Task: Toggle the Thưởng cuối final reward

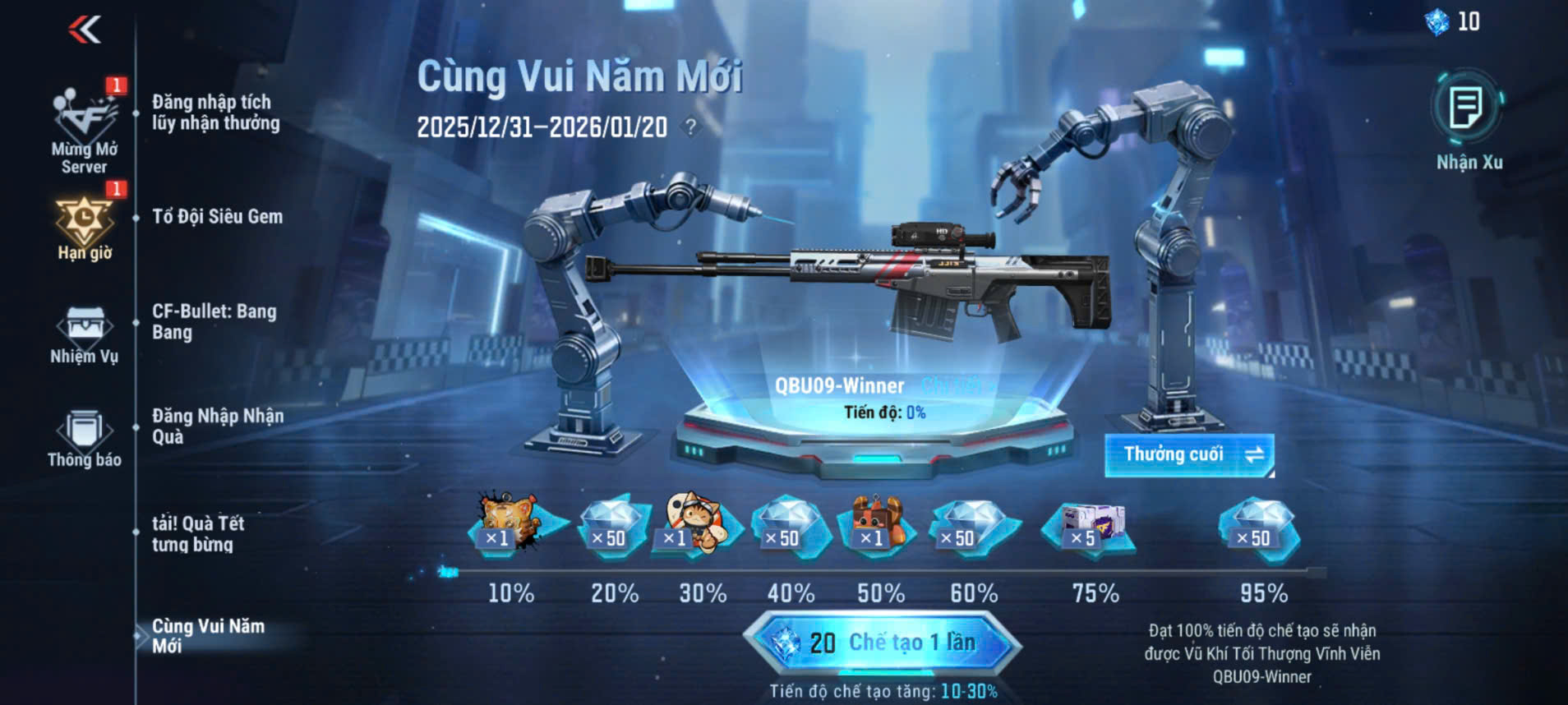Action: click(1188, 454)
